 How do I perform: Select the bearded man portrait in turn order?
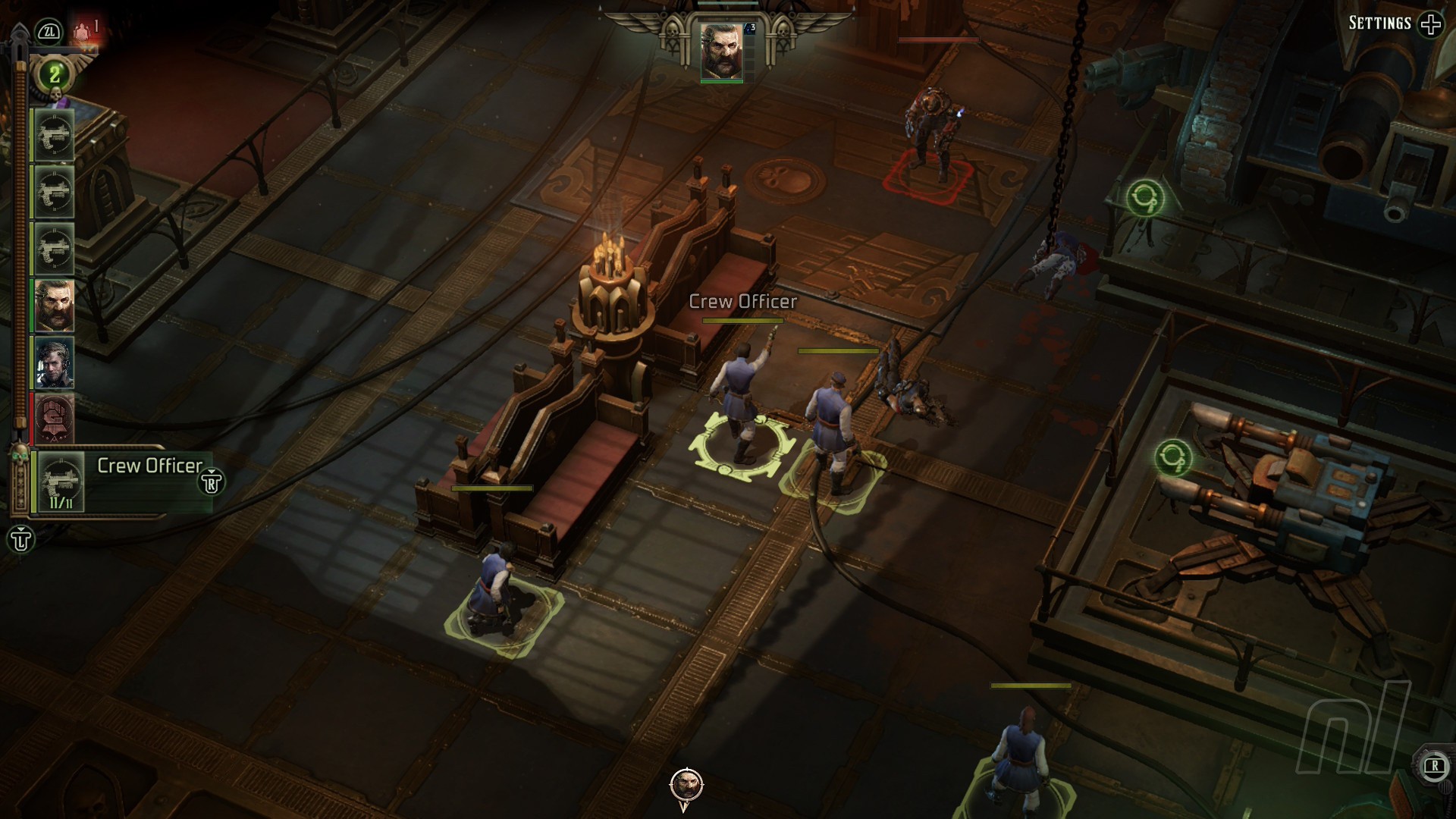point(54,305)
